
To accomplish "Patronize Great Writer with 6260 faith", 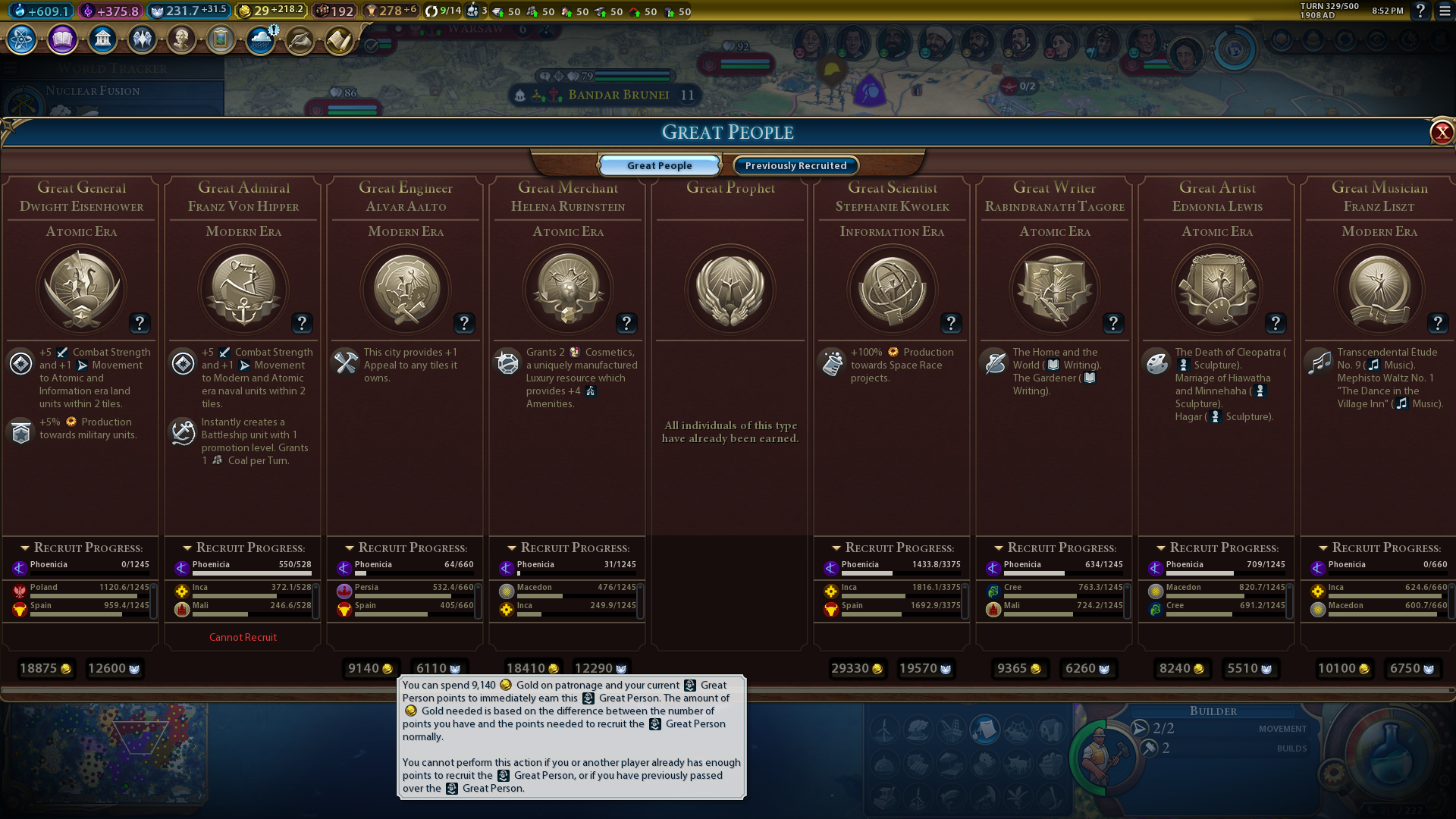I will tap(1087, 668).
